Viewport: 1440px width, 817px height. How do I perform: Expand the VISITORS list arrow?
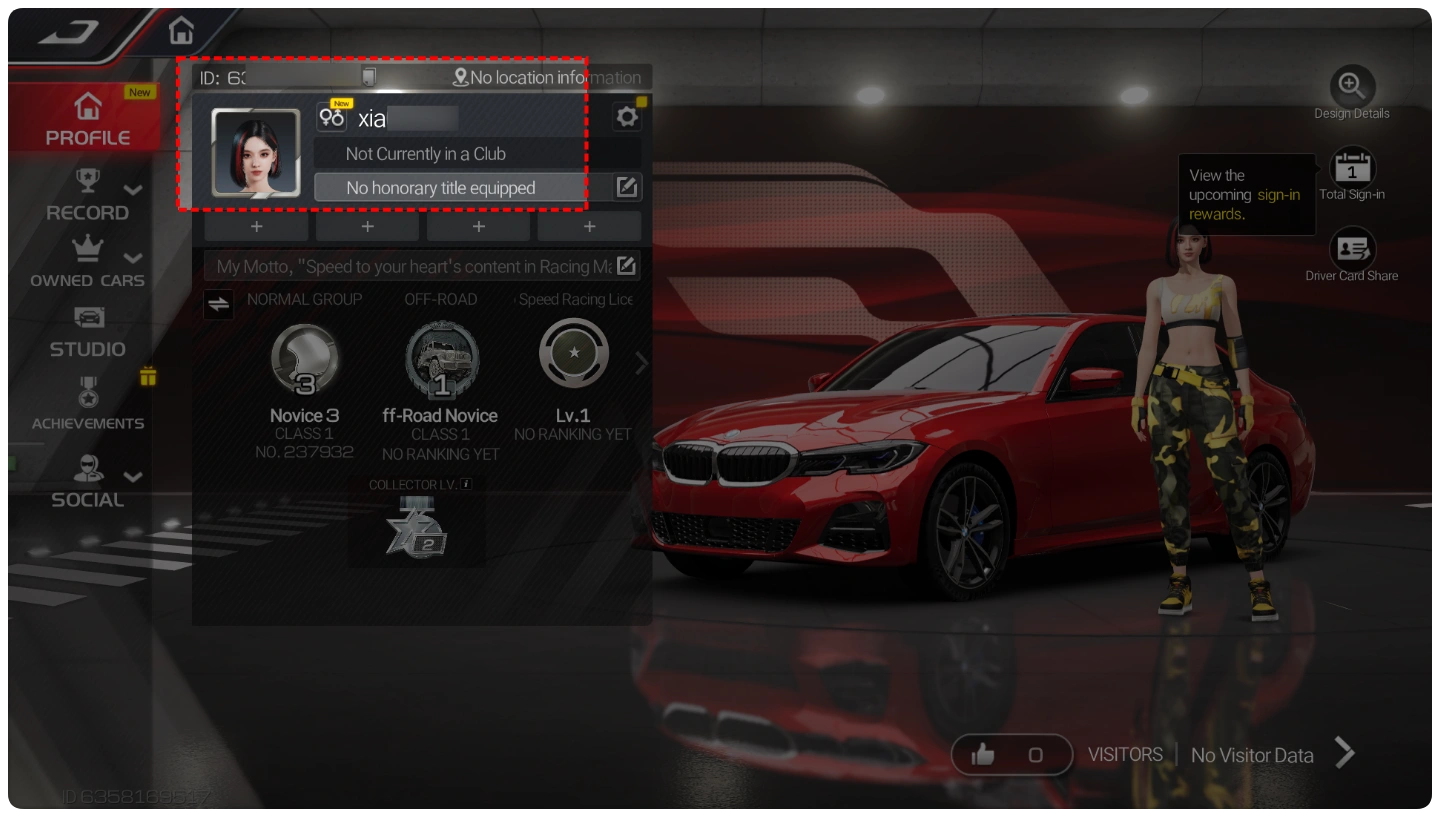[x=1345, y=753]
